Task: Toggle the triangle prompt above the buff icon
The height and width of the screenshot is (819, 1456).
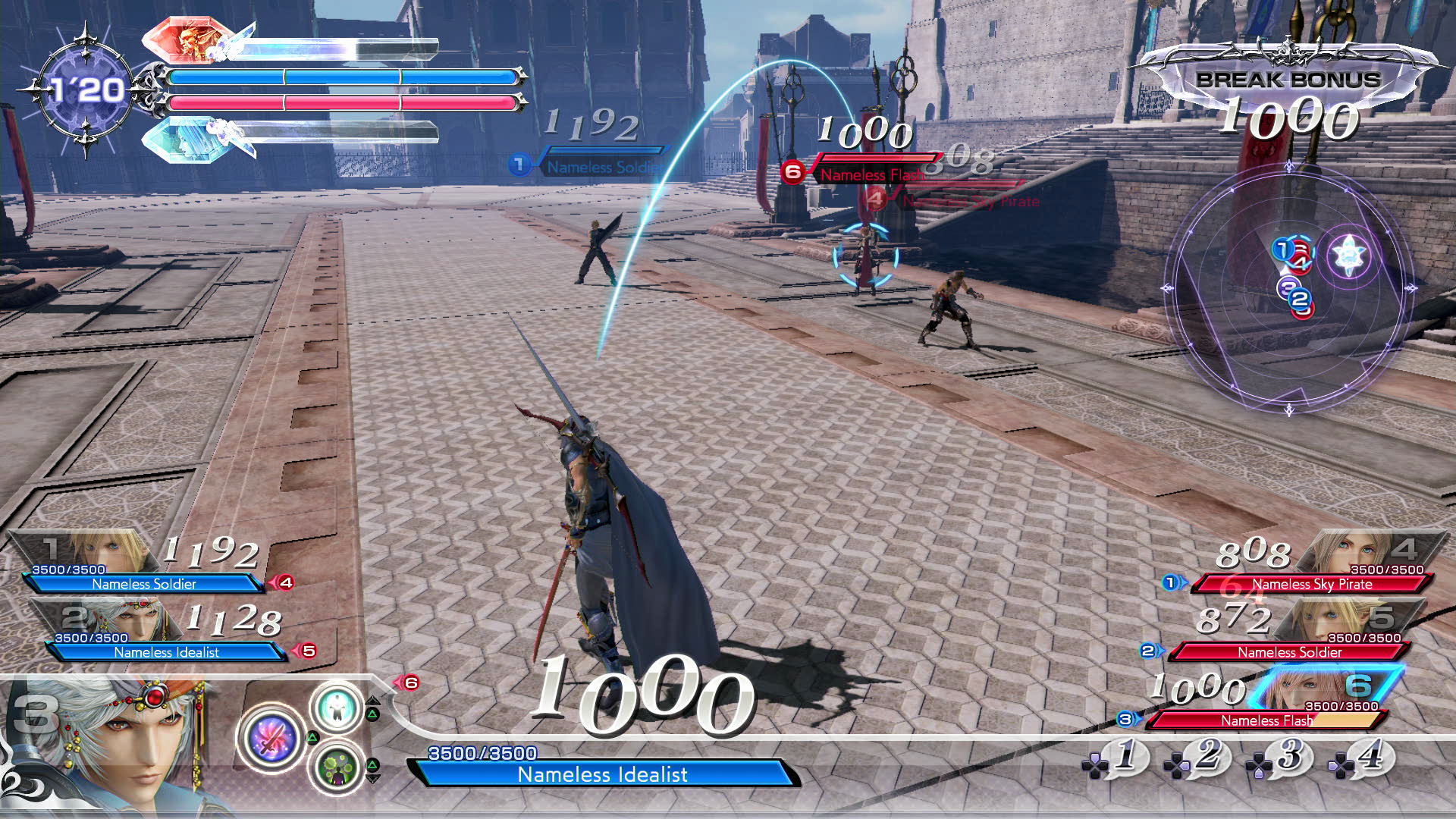Action: [373, 714]
